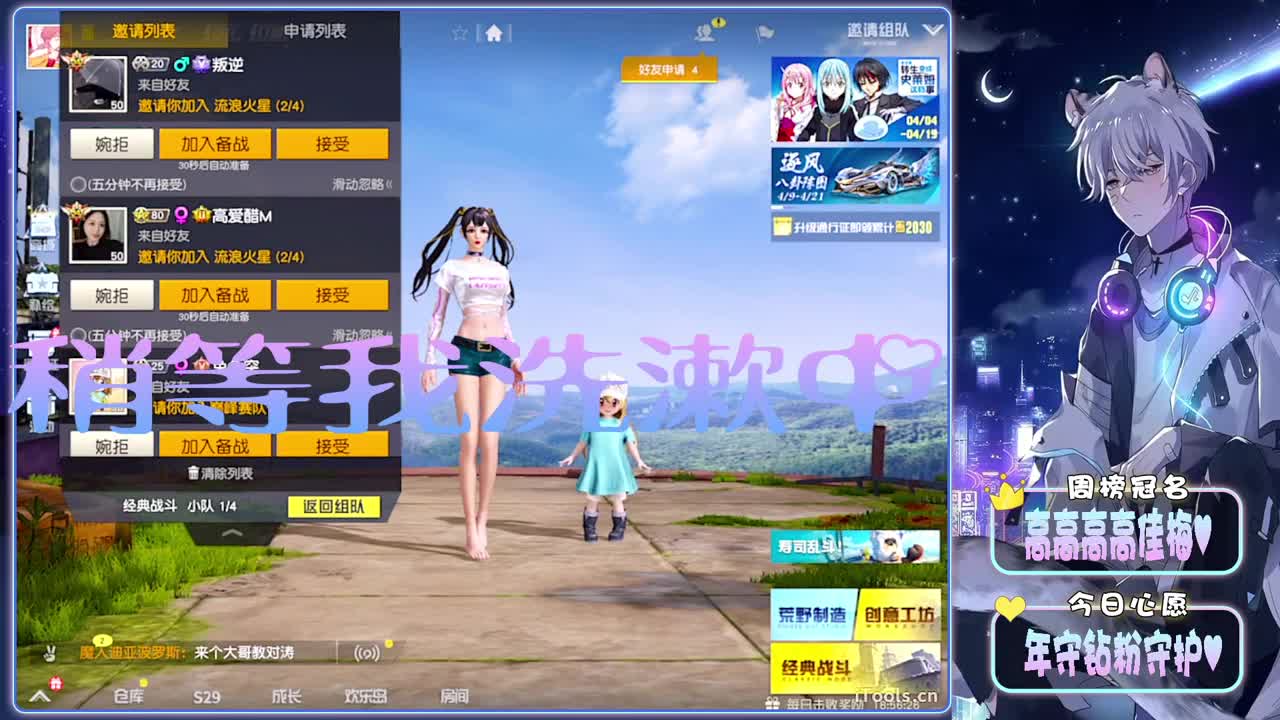Screen dimensions: 1280x720
Task: Expand the 邀请组队 dropdown at top right
Action: [934, 30]
